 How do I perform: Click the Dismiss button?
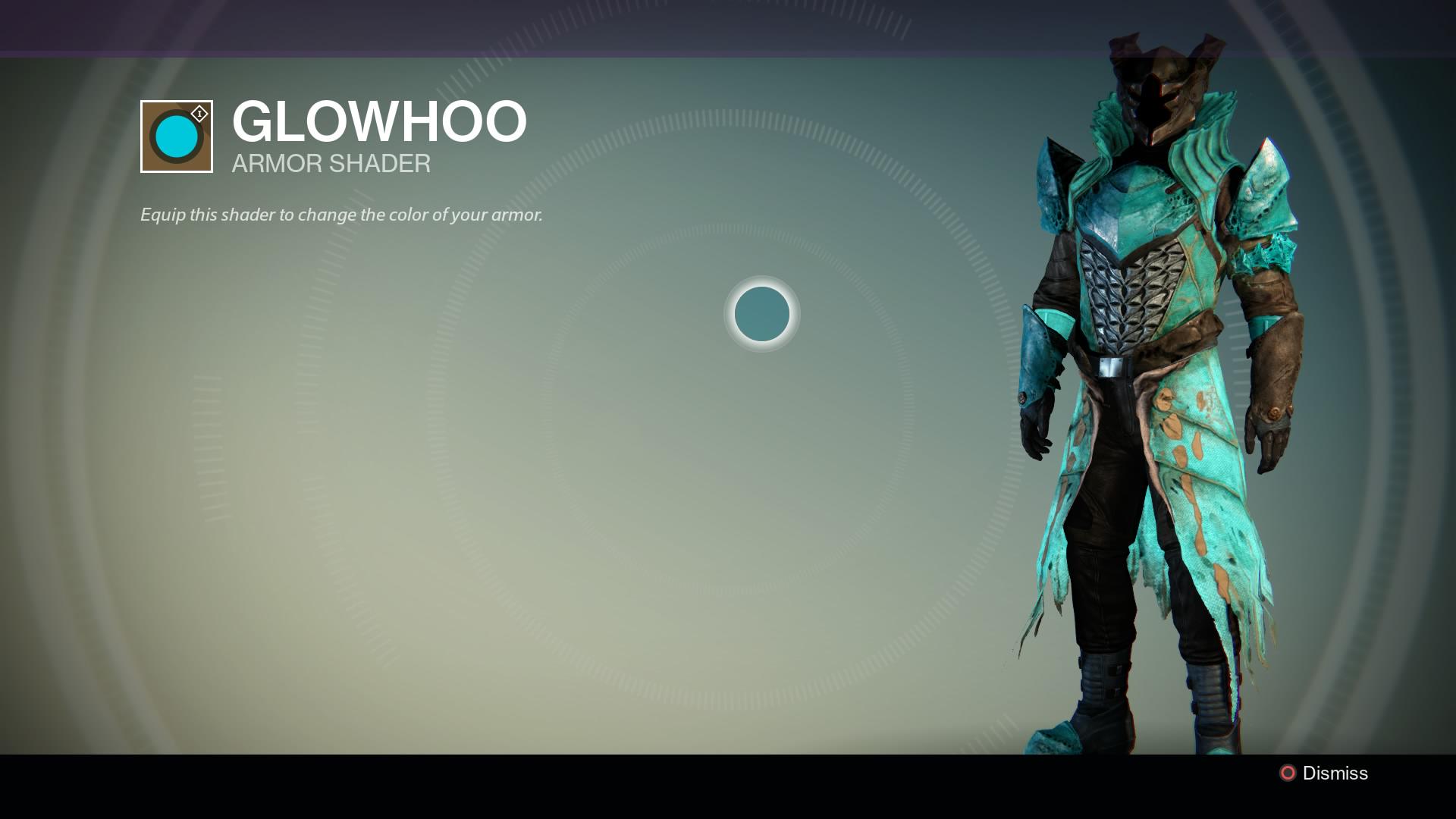pos(1333,774)
